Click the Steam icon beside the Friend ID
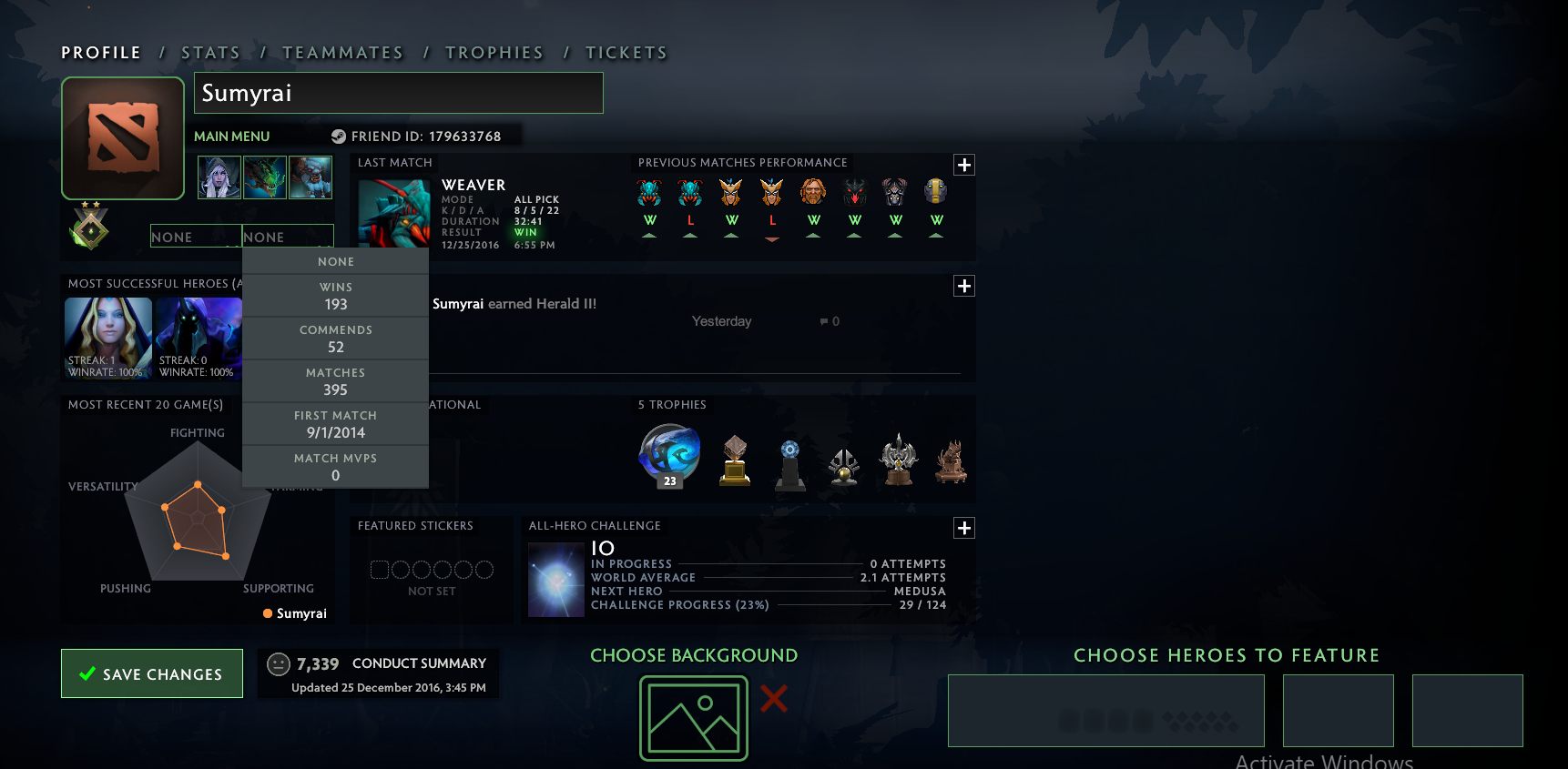Viewport: 1568px width, 769px height. [x=340, y=136]
